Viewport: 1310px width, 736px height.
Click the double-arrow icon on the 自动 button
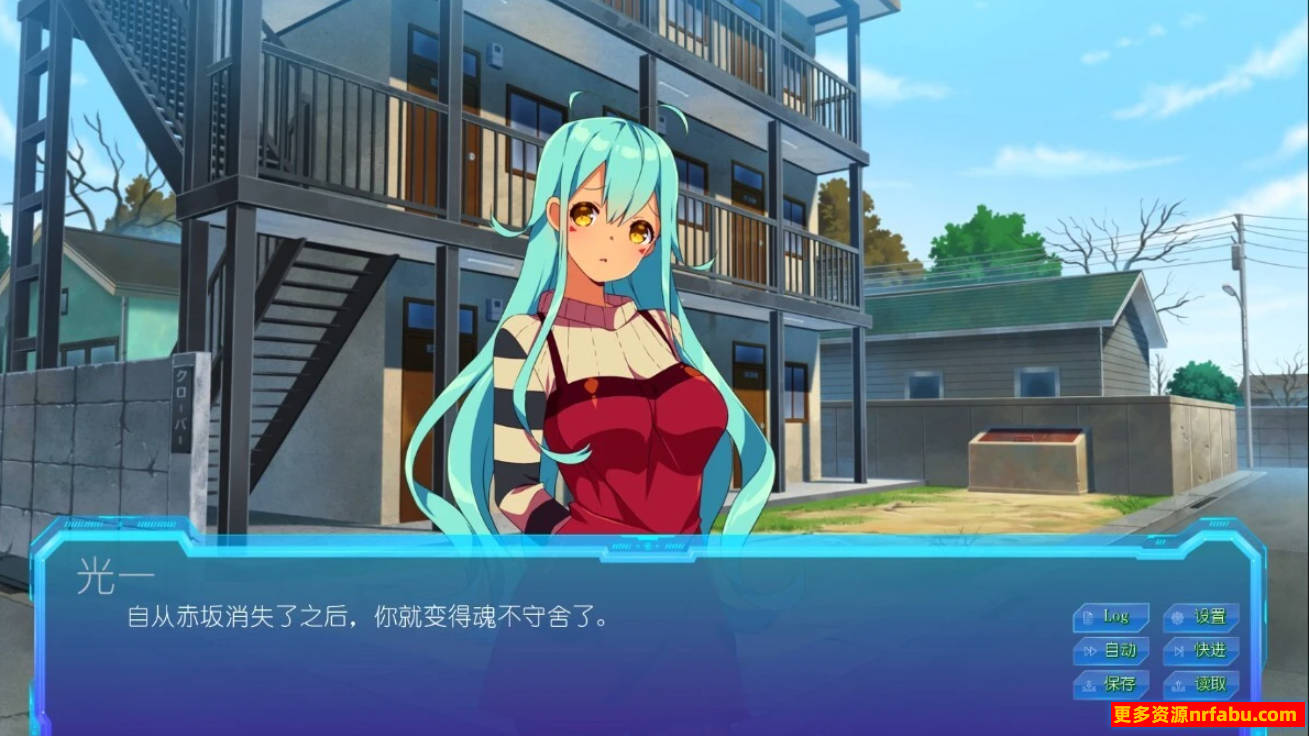1091,650
